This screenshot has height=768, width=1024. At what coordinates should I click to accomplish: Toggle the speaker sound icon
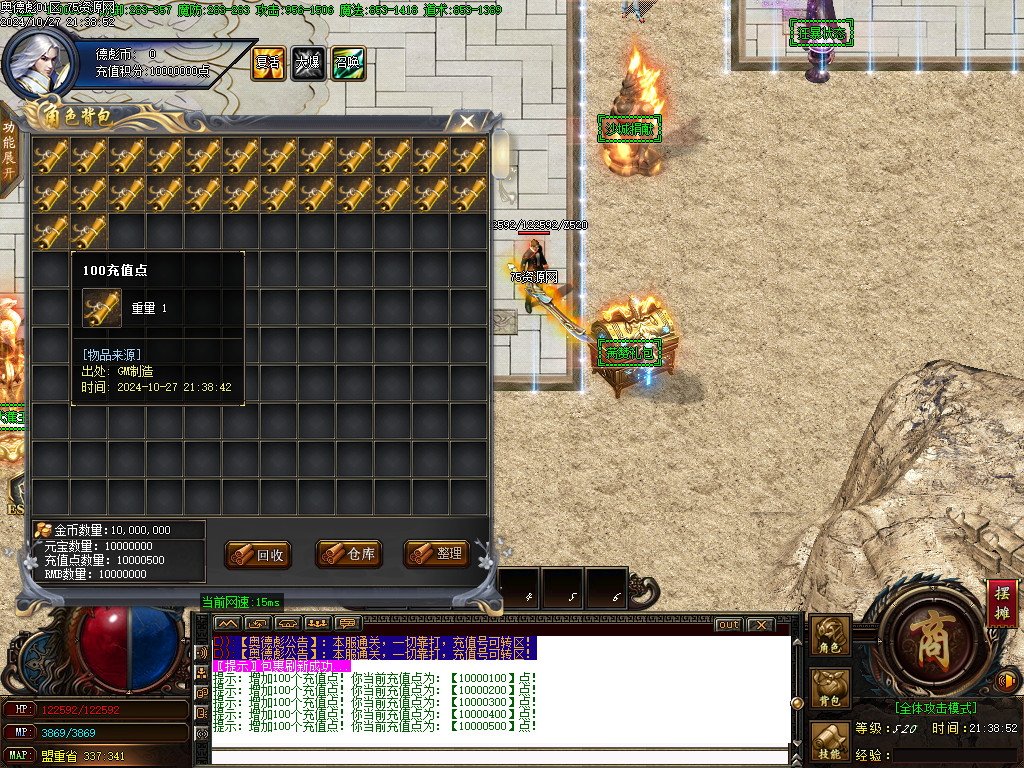click(1008, 682)
